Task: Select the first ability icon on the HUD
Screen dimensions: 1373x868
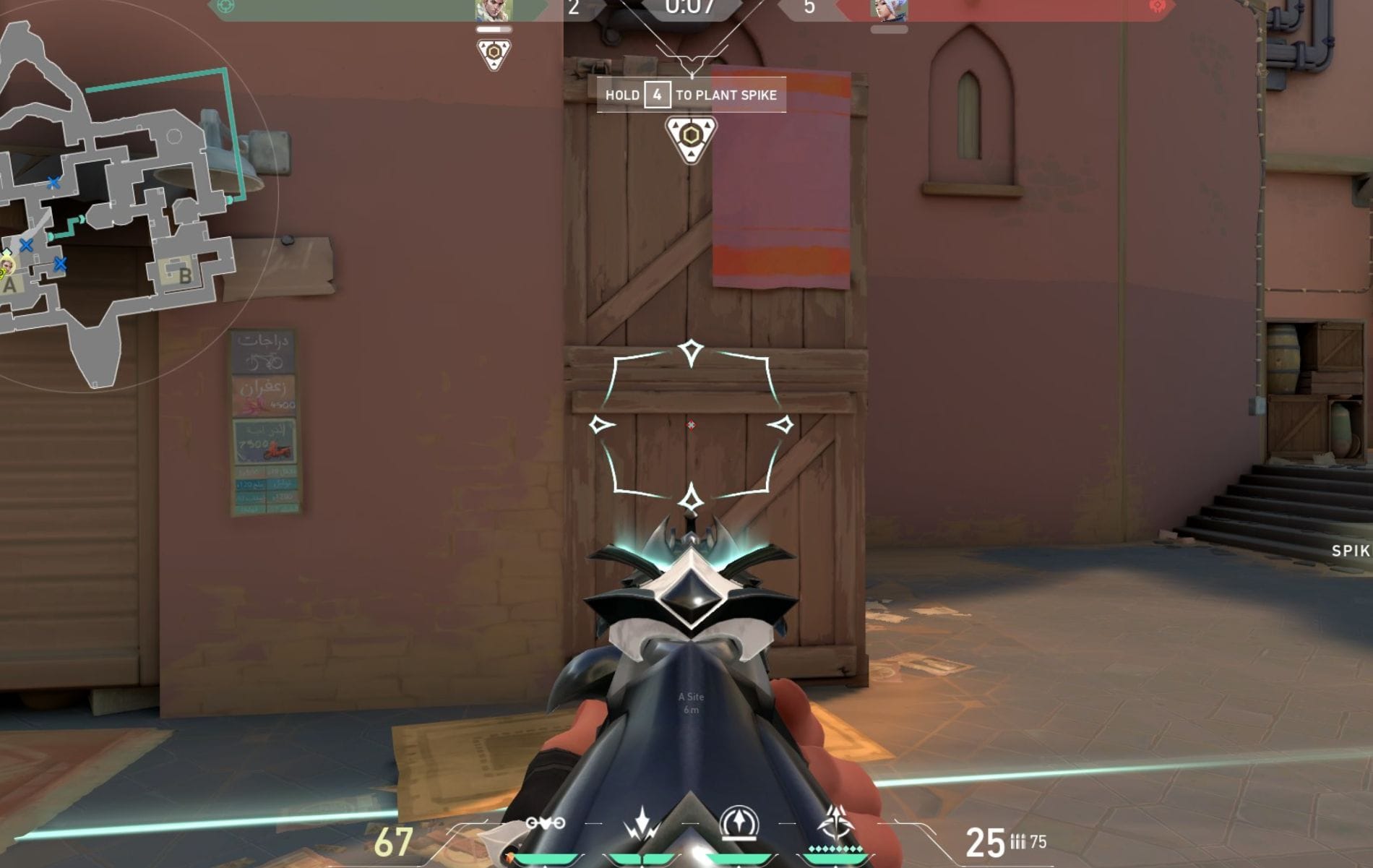Action: coord(546,822)
